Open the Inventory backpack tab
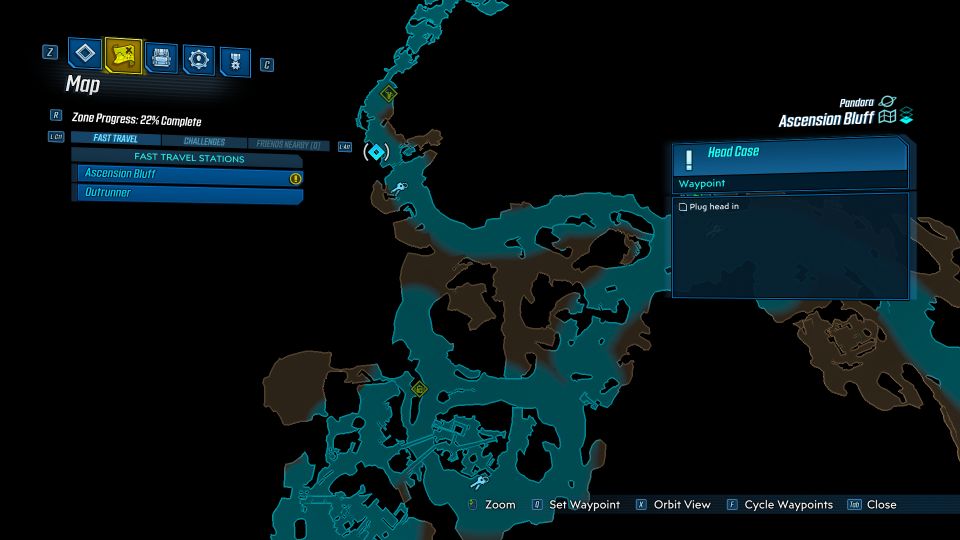 [x=161, y=57]
